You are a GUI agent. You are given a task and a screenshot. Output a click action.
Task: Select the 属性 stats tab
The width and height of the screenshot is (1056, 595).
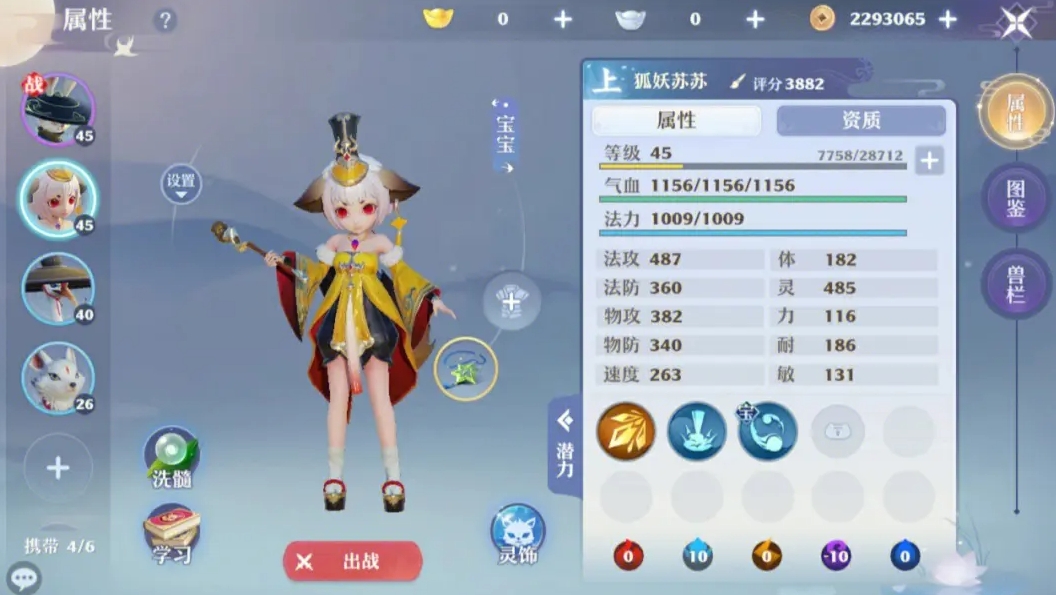pyautogui.click(x=676, y=120)
